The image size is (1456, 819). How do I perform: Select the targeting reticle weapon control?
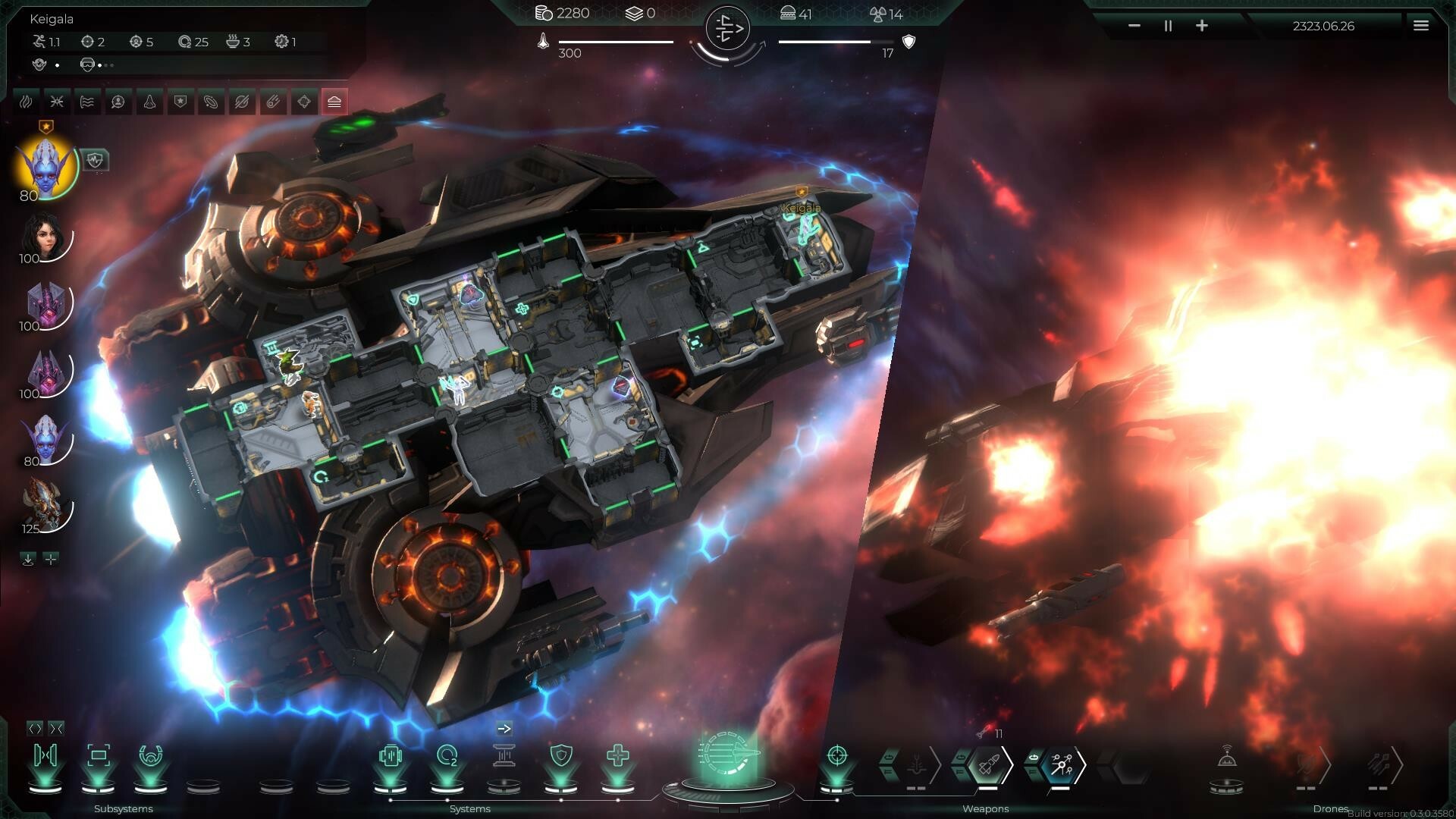pyautogui.click(x=836, y=756)
